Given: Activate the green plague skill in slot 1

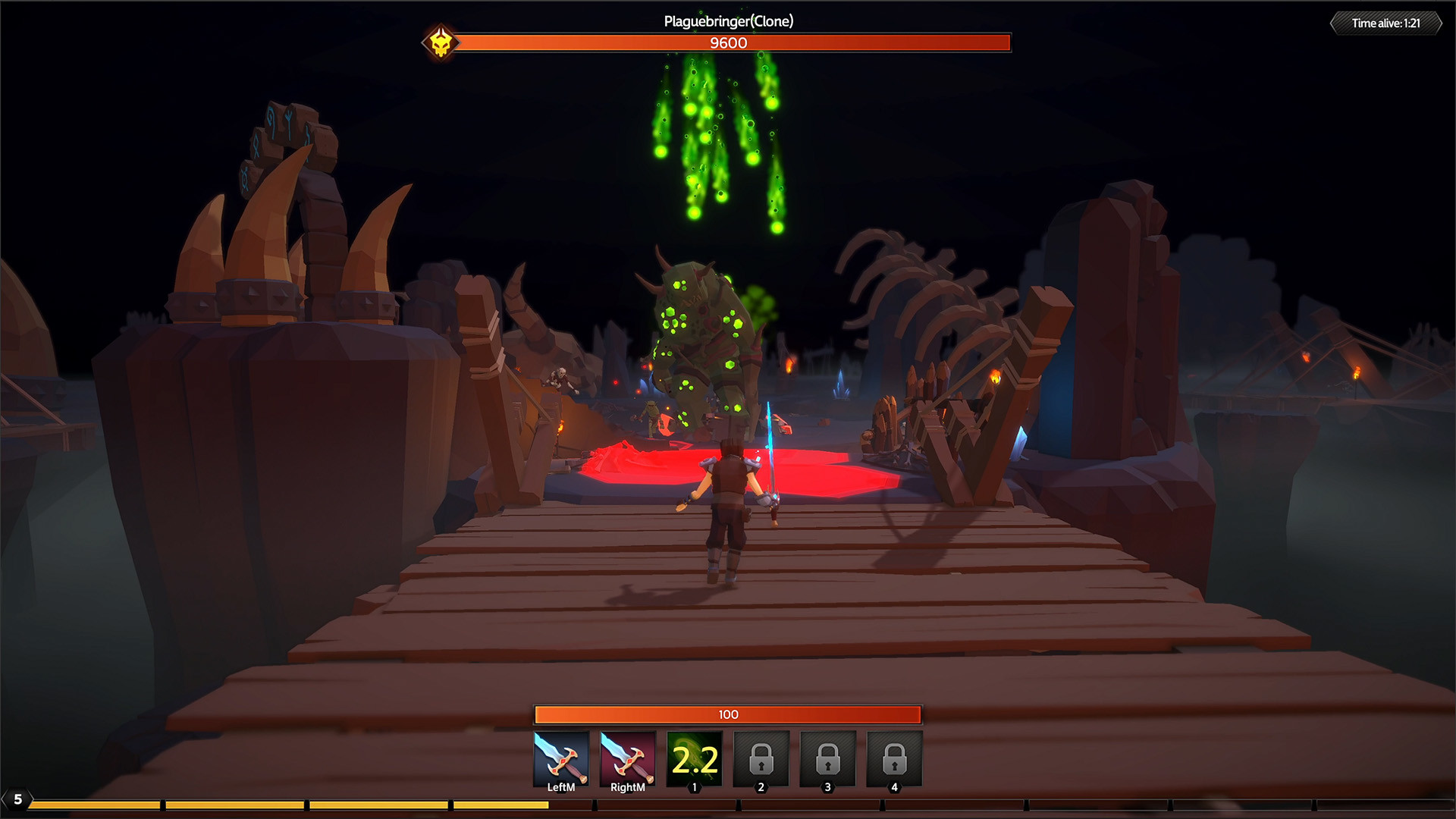Looking at the screenshot, I should (694, 758).
